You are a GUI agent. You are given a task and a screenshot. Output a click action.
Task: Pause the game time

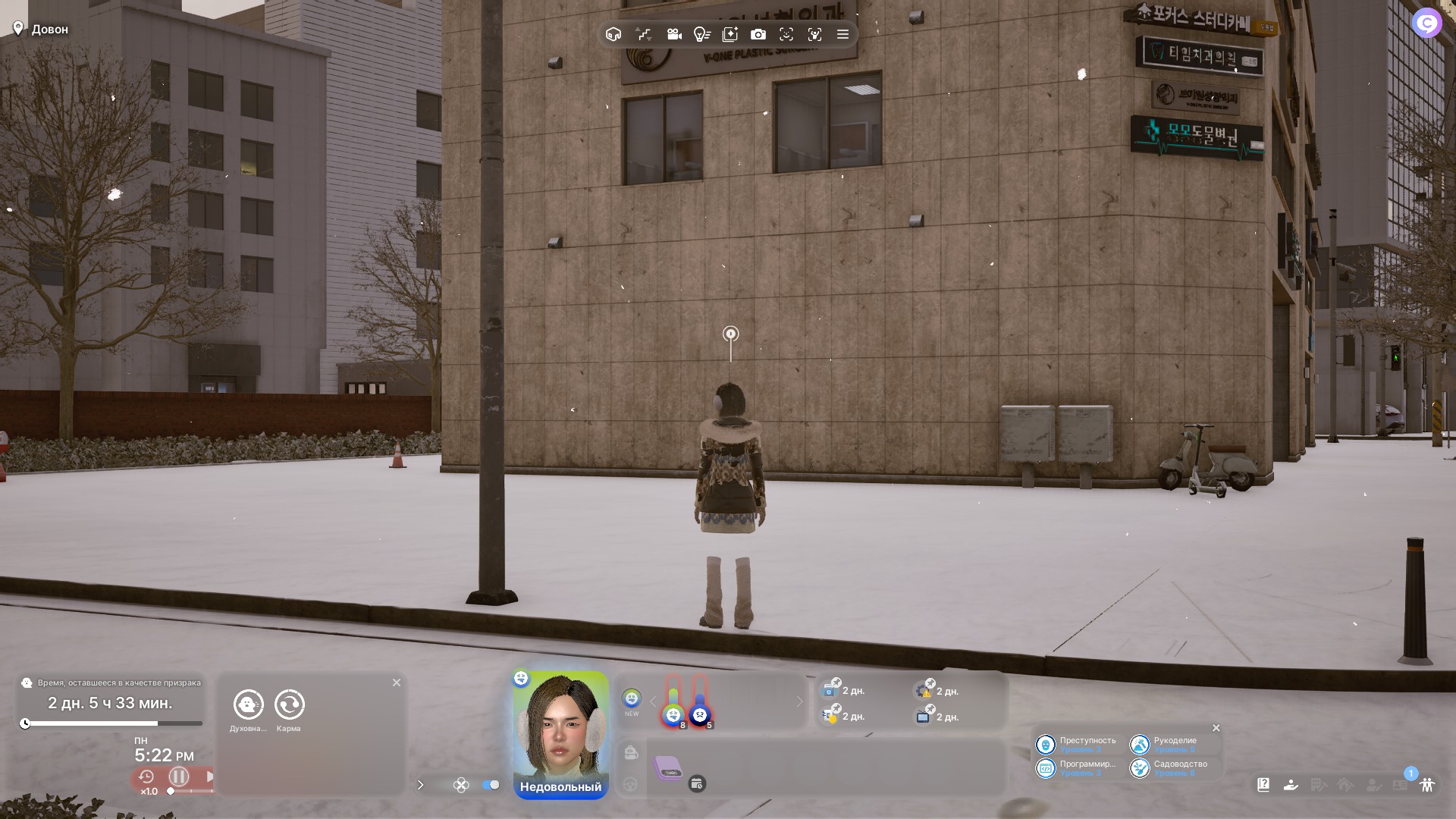[179, 777]
